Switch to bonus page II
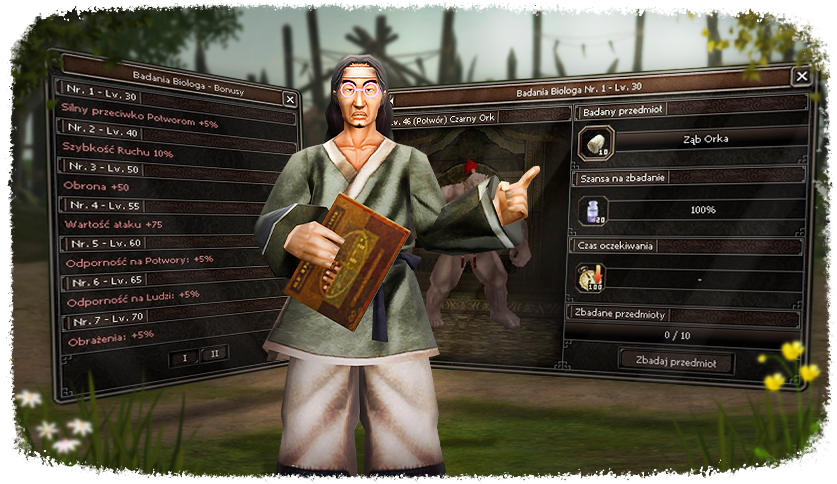837x484 pixels. pyautogui.click(x=214, y=354)
